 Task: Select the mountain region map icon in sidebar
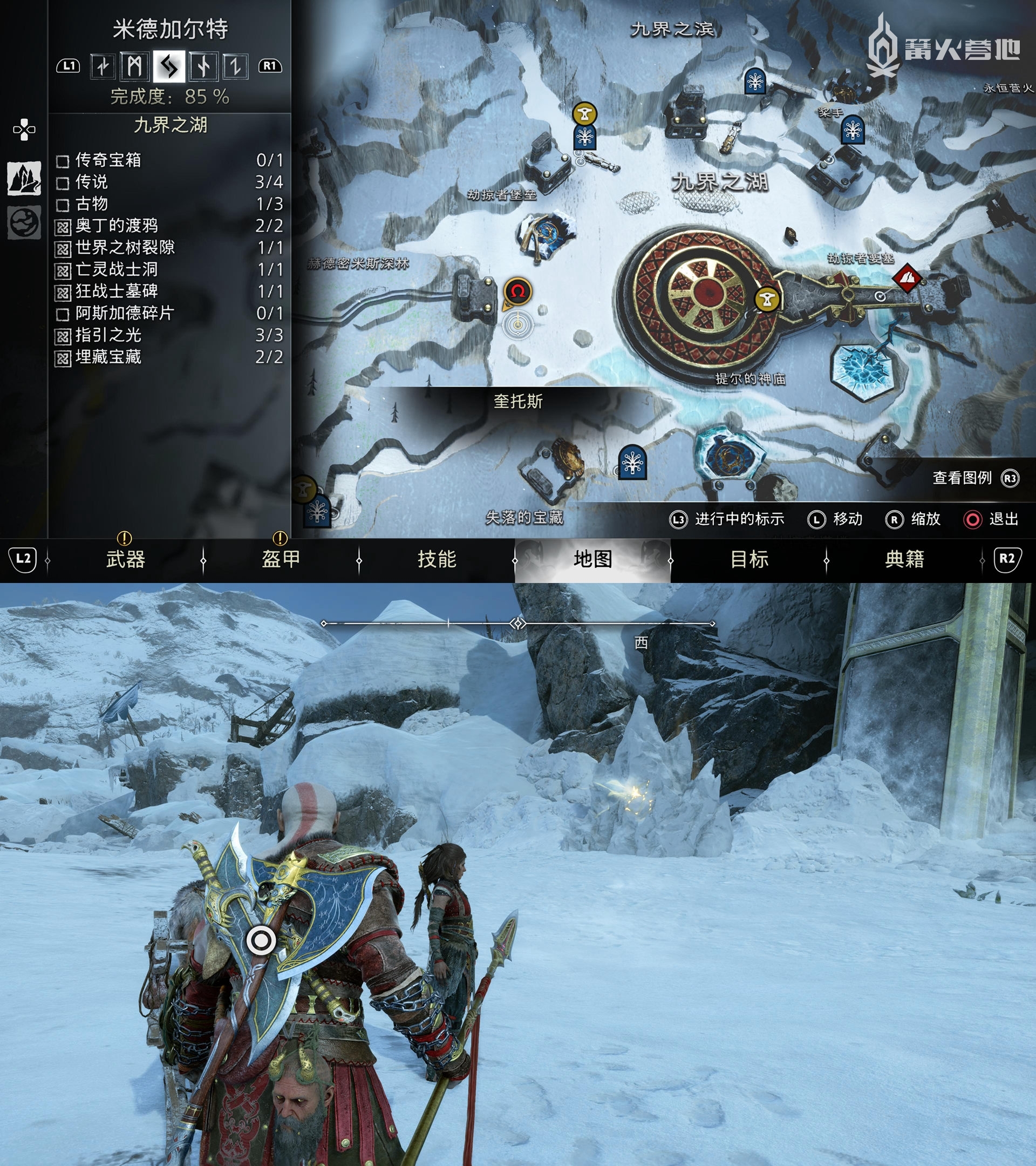pyautogui.click(x=23, y=178)
